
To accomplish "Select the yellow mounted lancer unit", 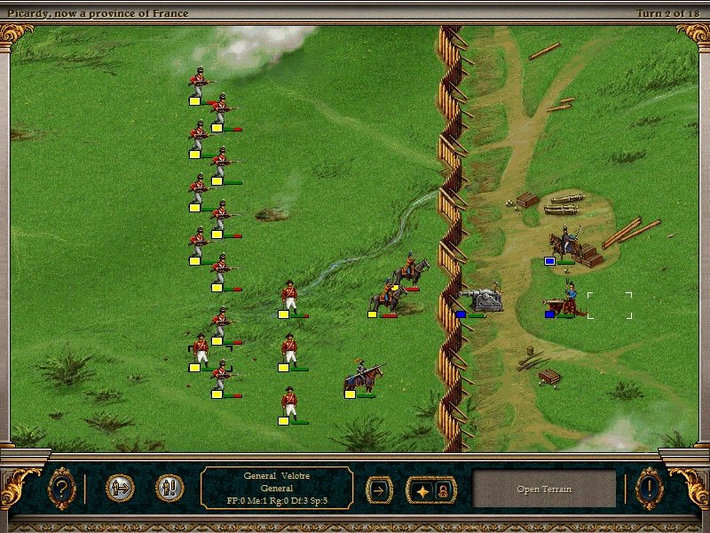I will pos(362,378).
